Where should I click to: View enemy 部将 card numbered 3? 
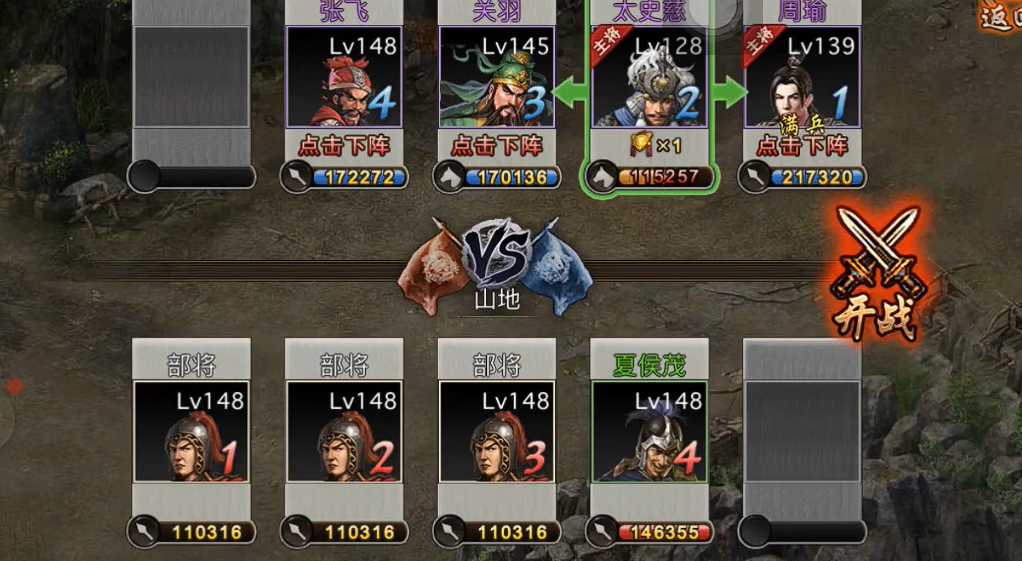tap(497, 431)
